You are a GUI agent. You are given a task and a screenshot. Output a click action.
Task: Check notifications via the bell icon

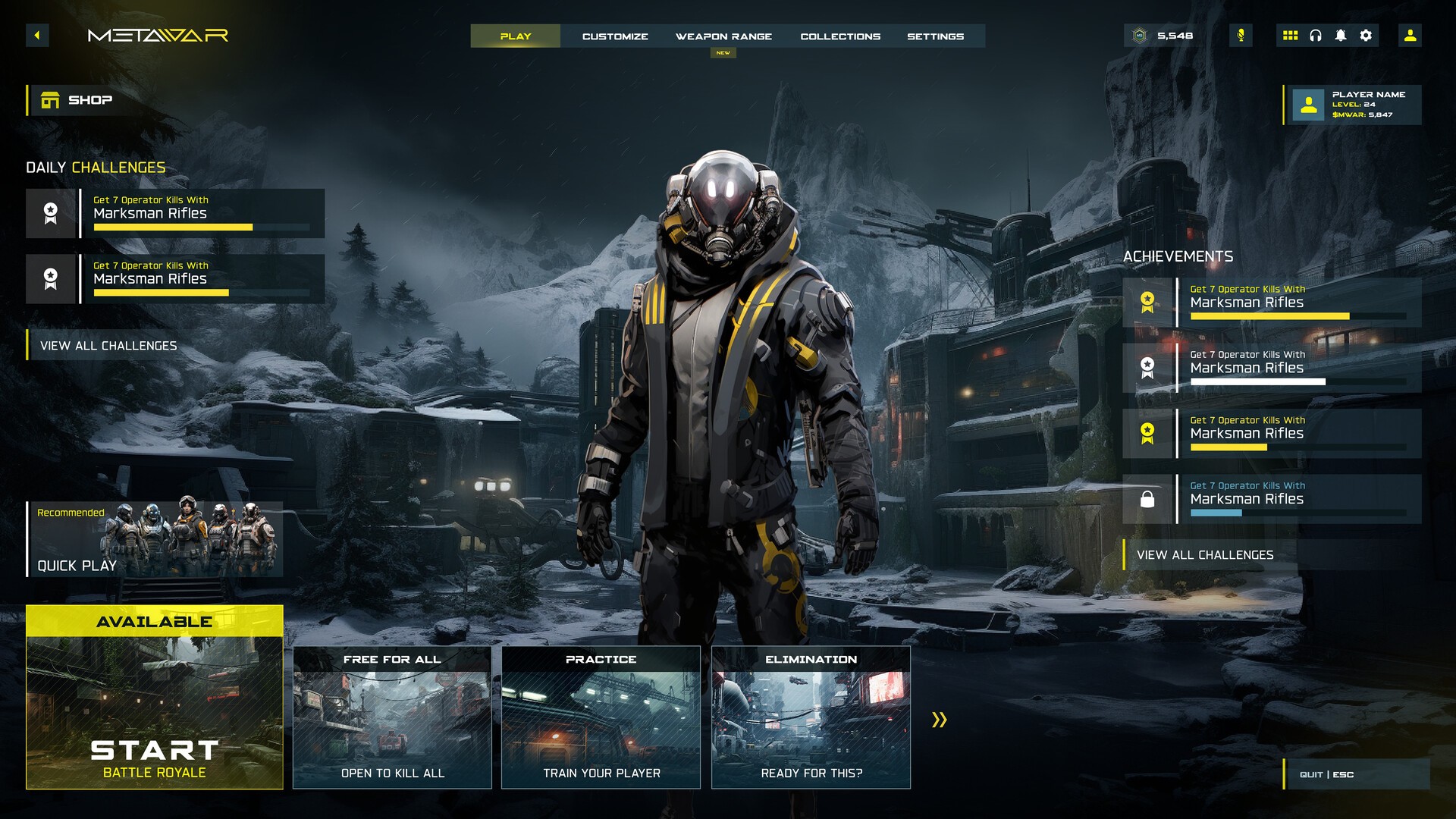(1341, 35)
